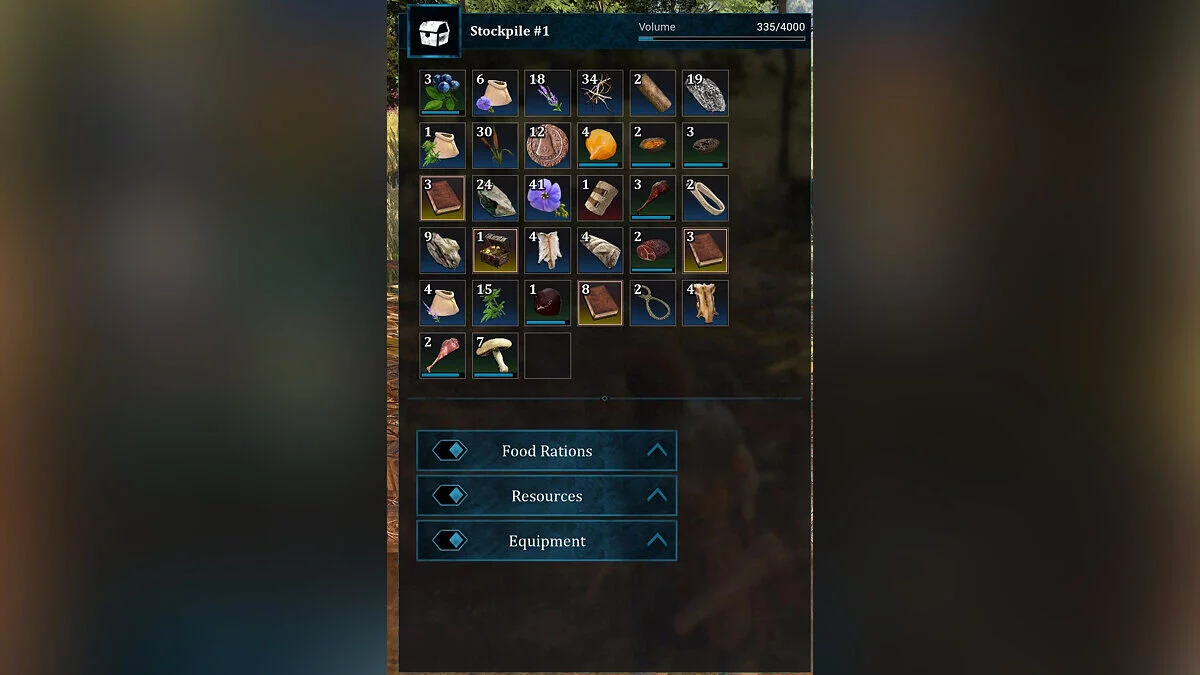Viewport: 1200px width, 675px height.
Task: Collapse the Resources section arrow
Action: click(656, 496)
